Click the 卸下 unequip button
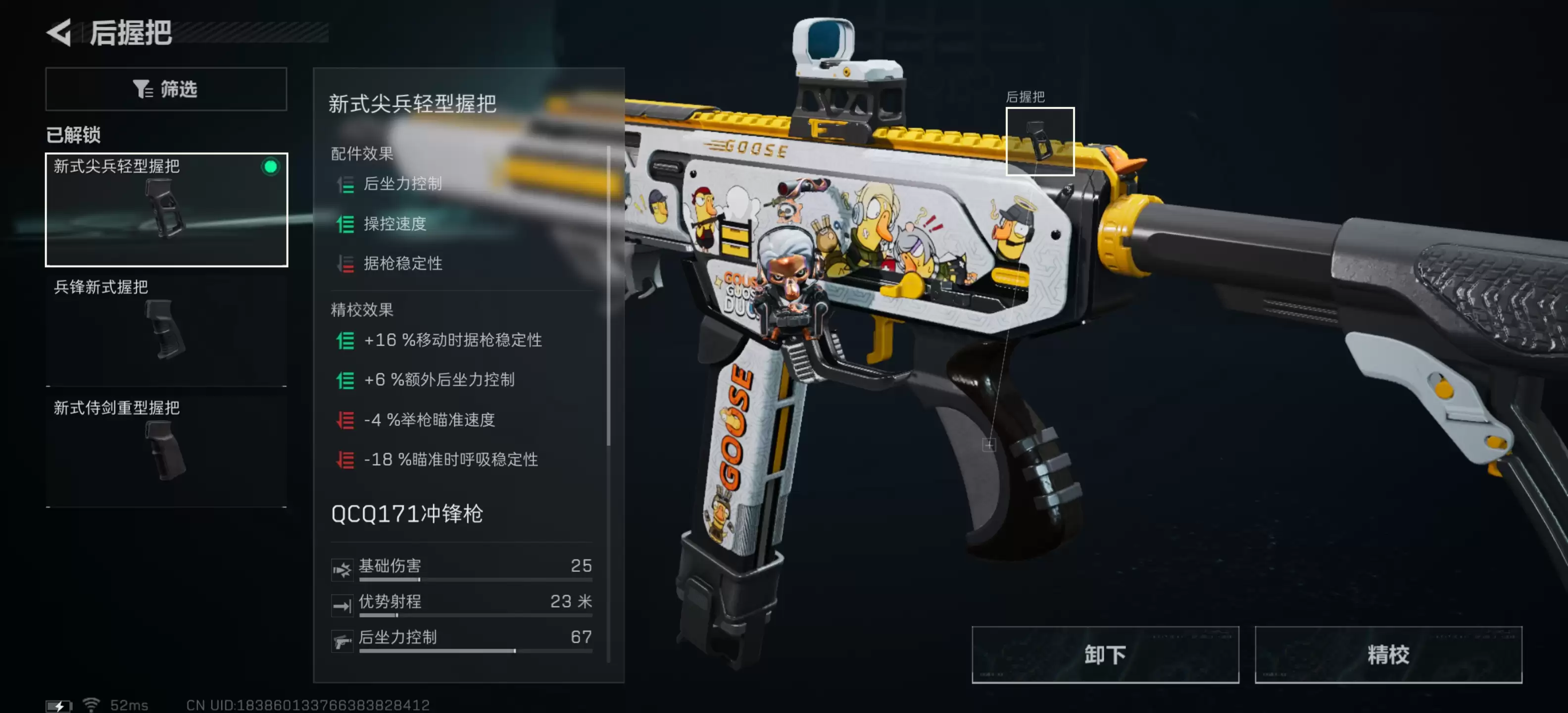 click(1105, 655)
